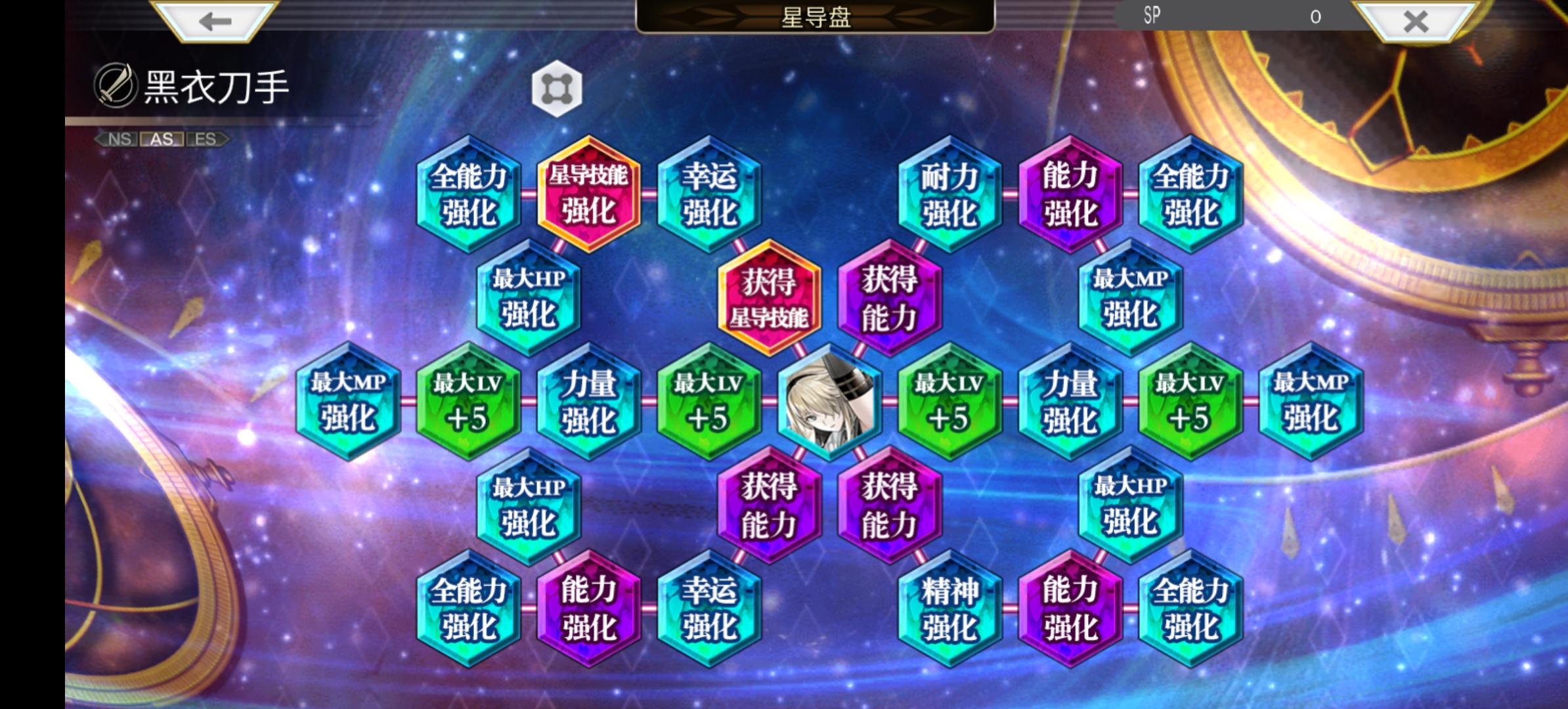Select the 力量强化 node left of the portrait

click(x=588, y=400)
